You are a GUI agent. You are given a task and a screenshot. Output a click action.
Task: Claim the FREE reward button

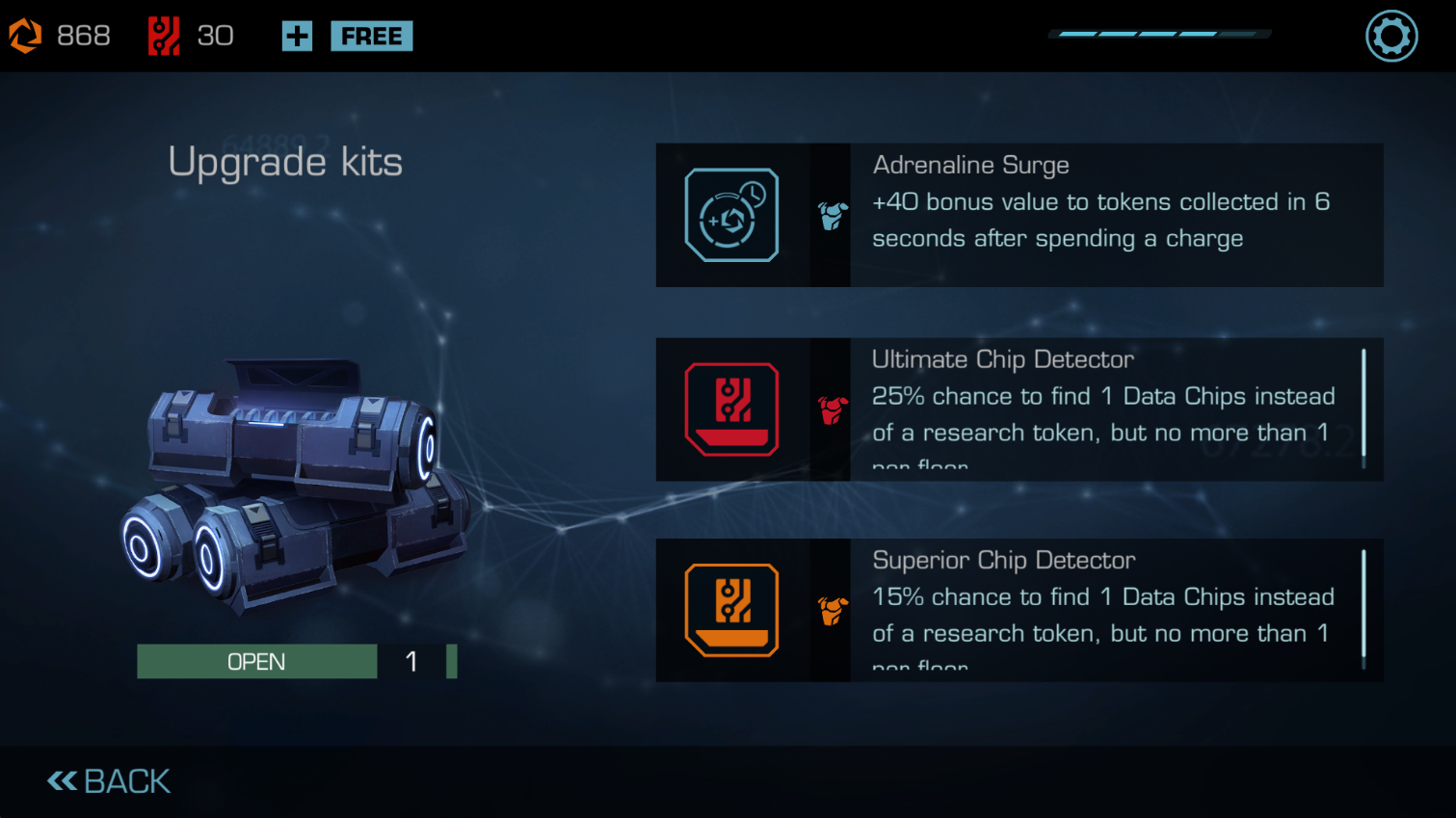point(371,37)
